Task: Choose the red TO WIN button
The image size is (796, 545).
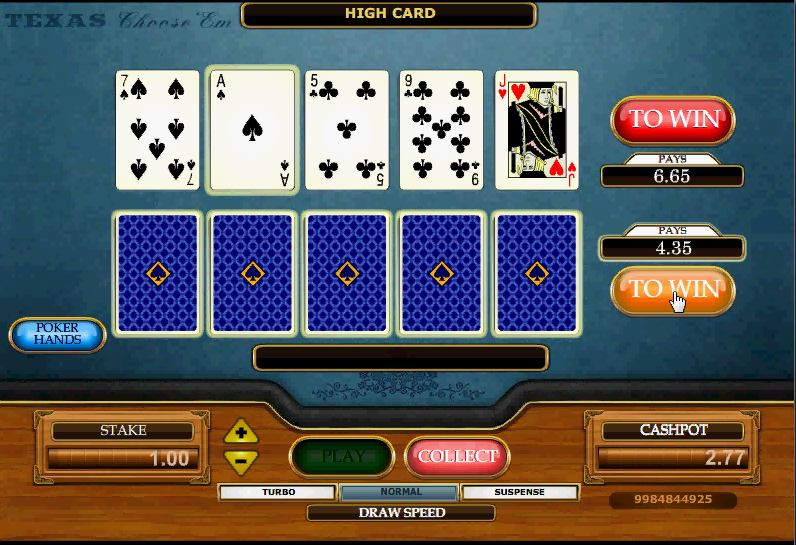Action: tap(673, 119)
